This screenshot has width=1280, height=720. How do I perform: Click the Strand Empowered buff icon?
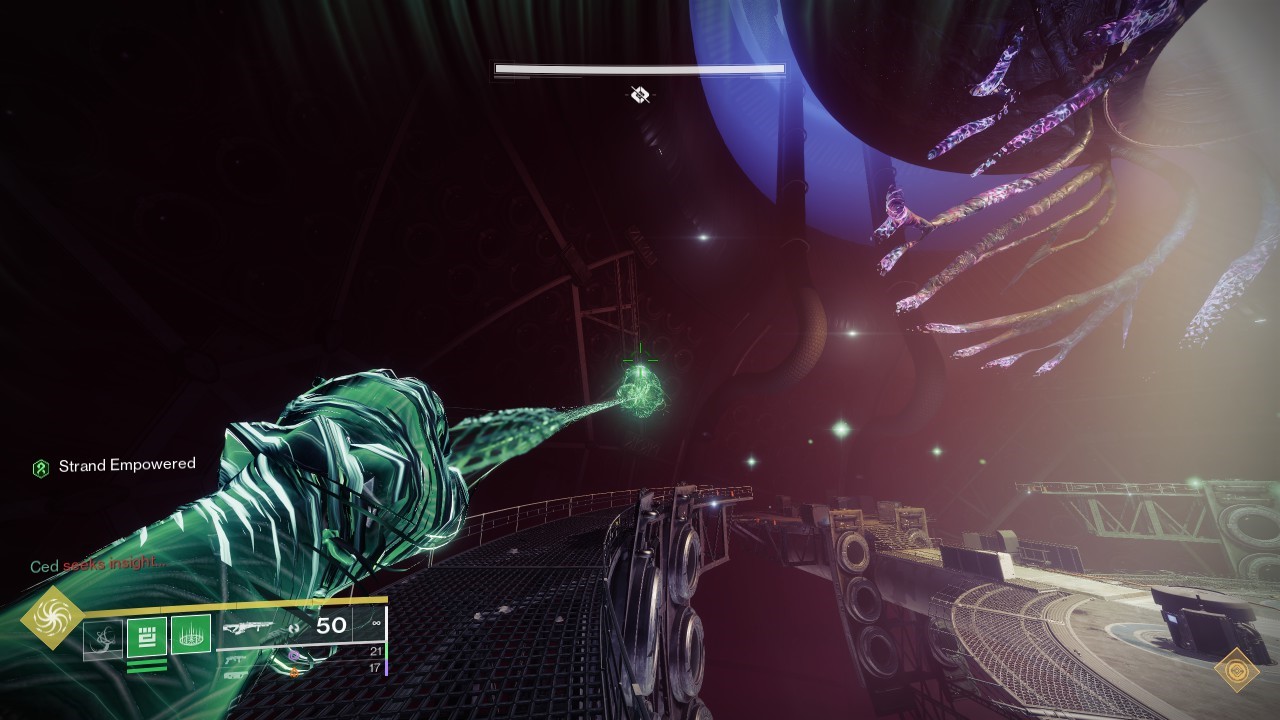coord(40,464)
